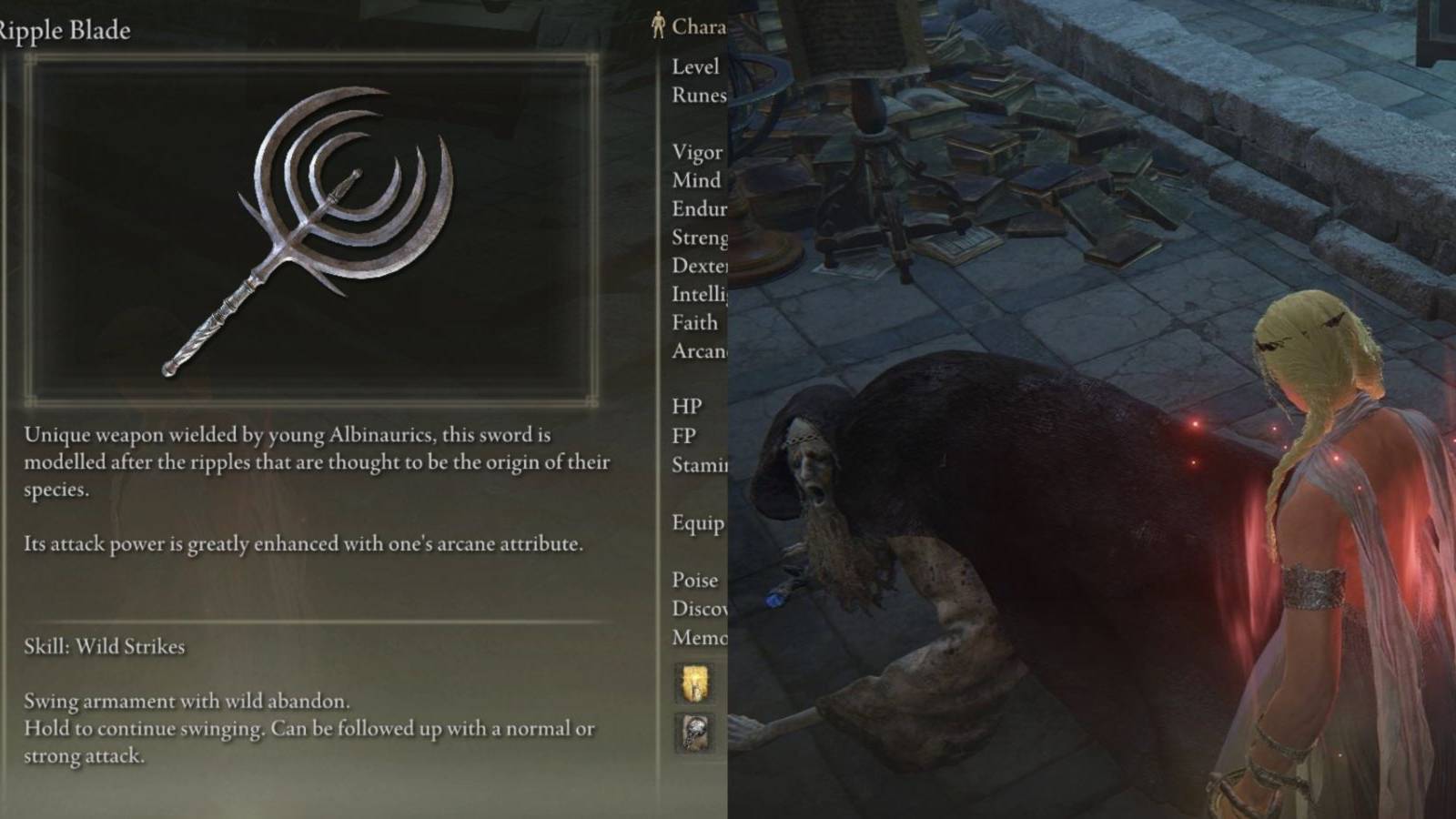
Task: Expand the FP stat details
Action: (x=682, y=435)
